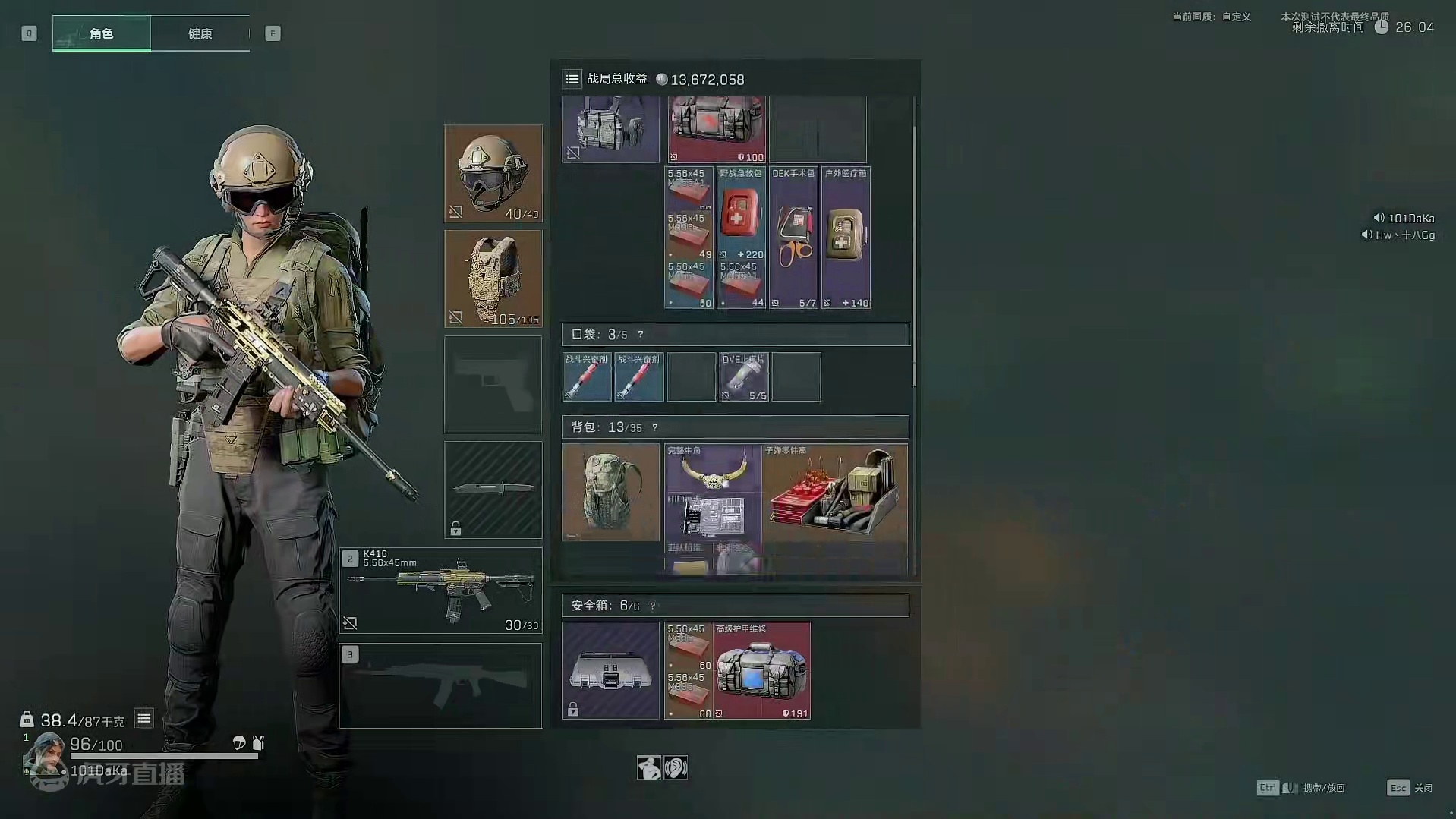Show the 口袋 pocket help tooltip

[640, 335]
